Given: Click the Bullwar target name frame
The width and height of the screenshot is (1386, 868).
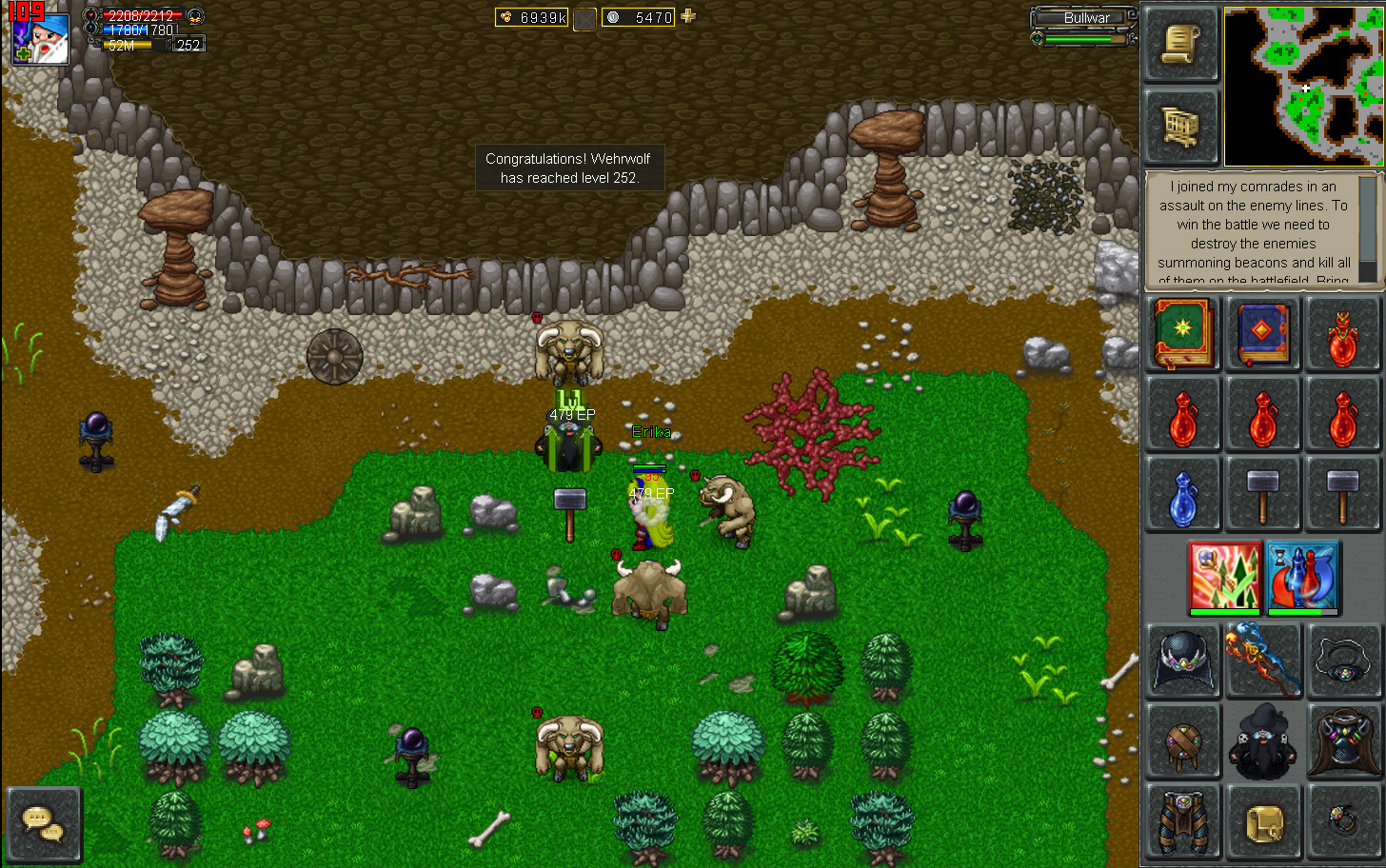Looking at the screenshot, I should (1084, 18).
